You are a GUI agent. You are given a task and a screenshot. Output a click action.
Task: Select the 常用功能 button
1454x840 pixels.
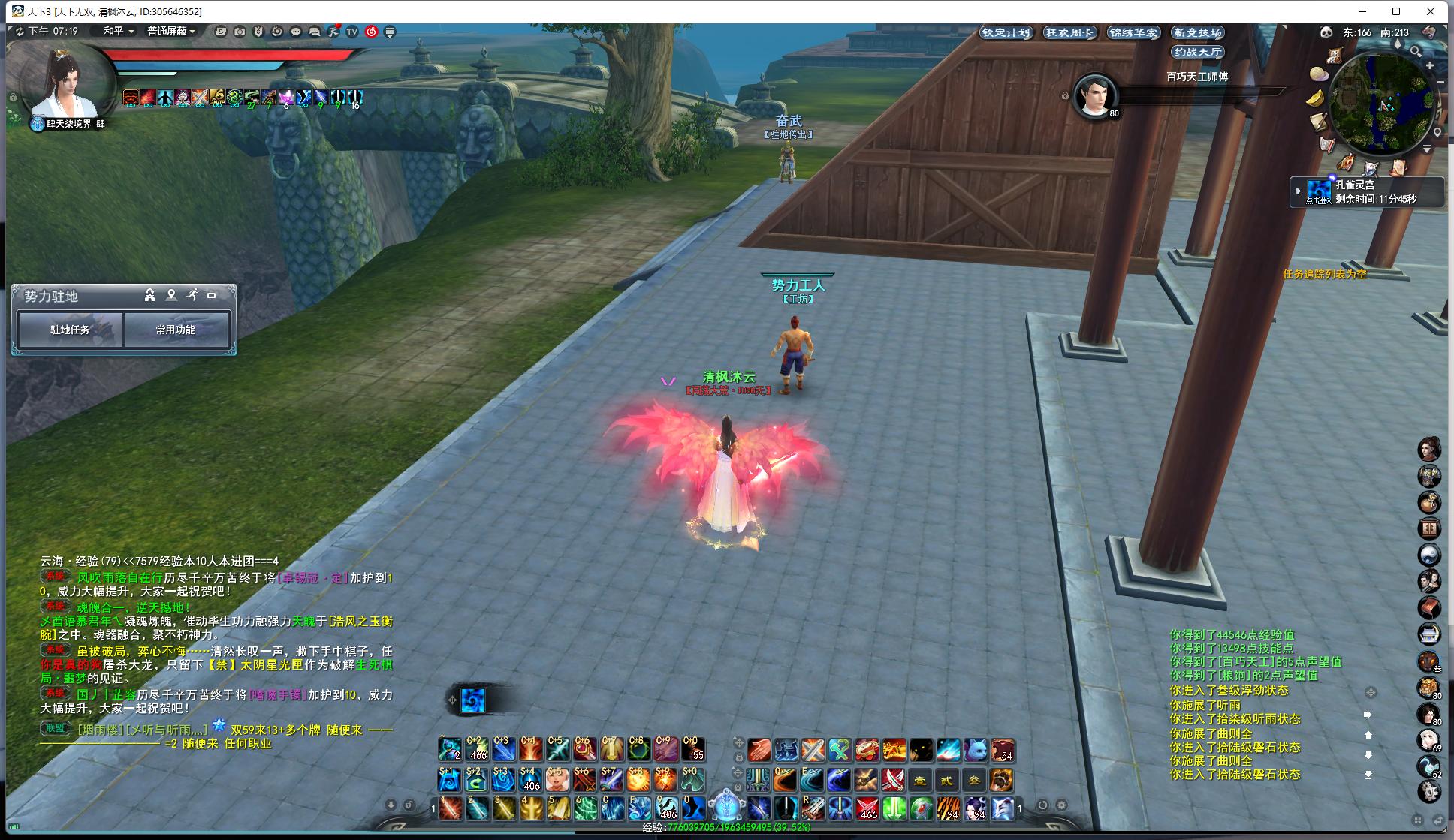click(x=176, y=330)
